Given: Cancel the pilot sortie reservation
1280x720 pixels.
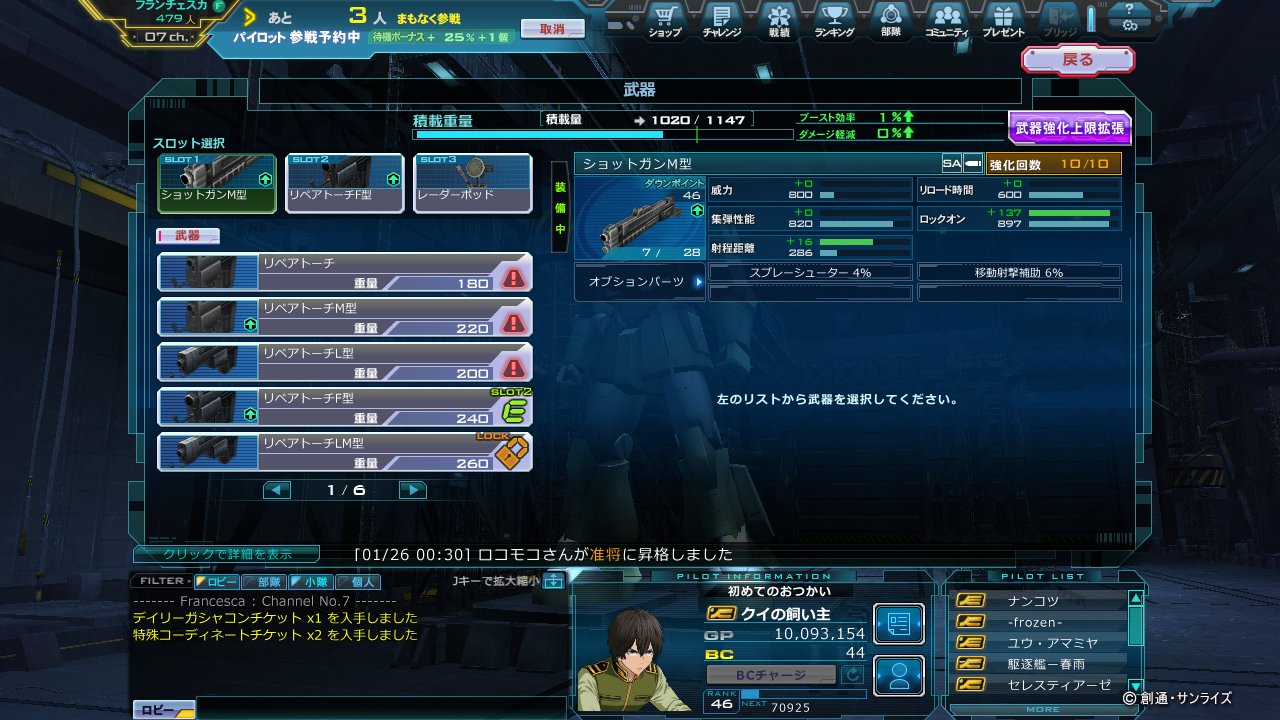Looking at the screenshot, I should pos(552,29).
